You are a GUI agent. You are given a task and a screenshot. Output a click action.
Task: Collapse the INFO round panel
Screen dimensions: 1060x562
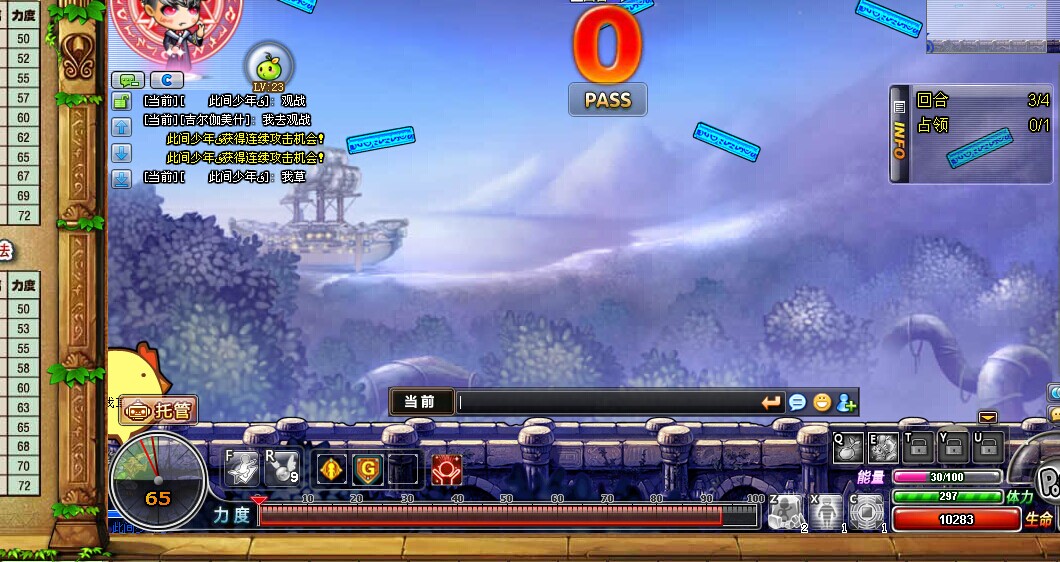899,135
